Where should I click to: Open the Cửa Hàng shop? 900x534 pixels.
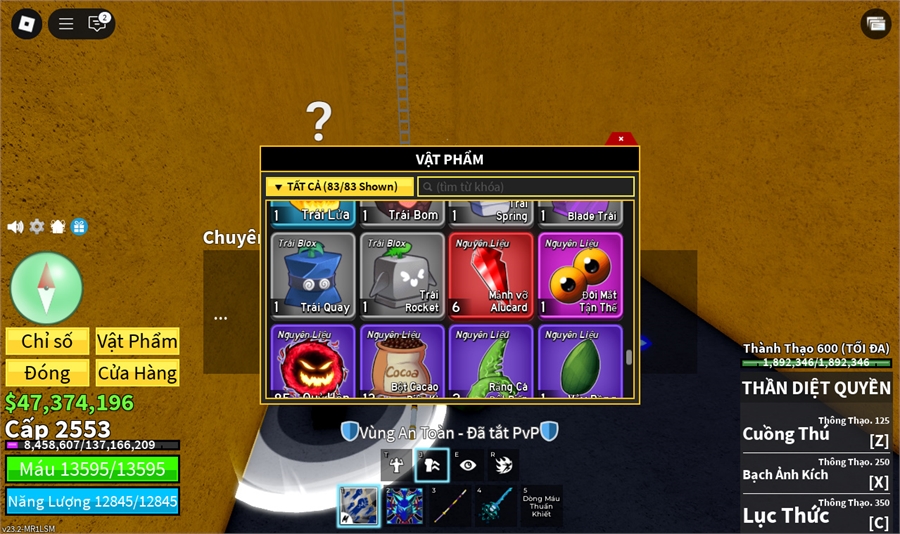tap(137, 373)
